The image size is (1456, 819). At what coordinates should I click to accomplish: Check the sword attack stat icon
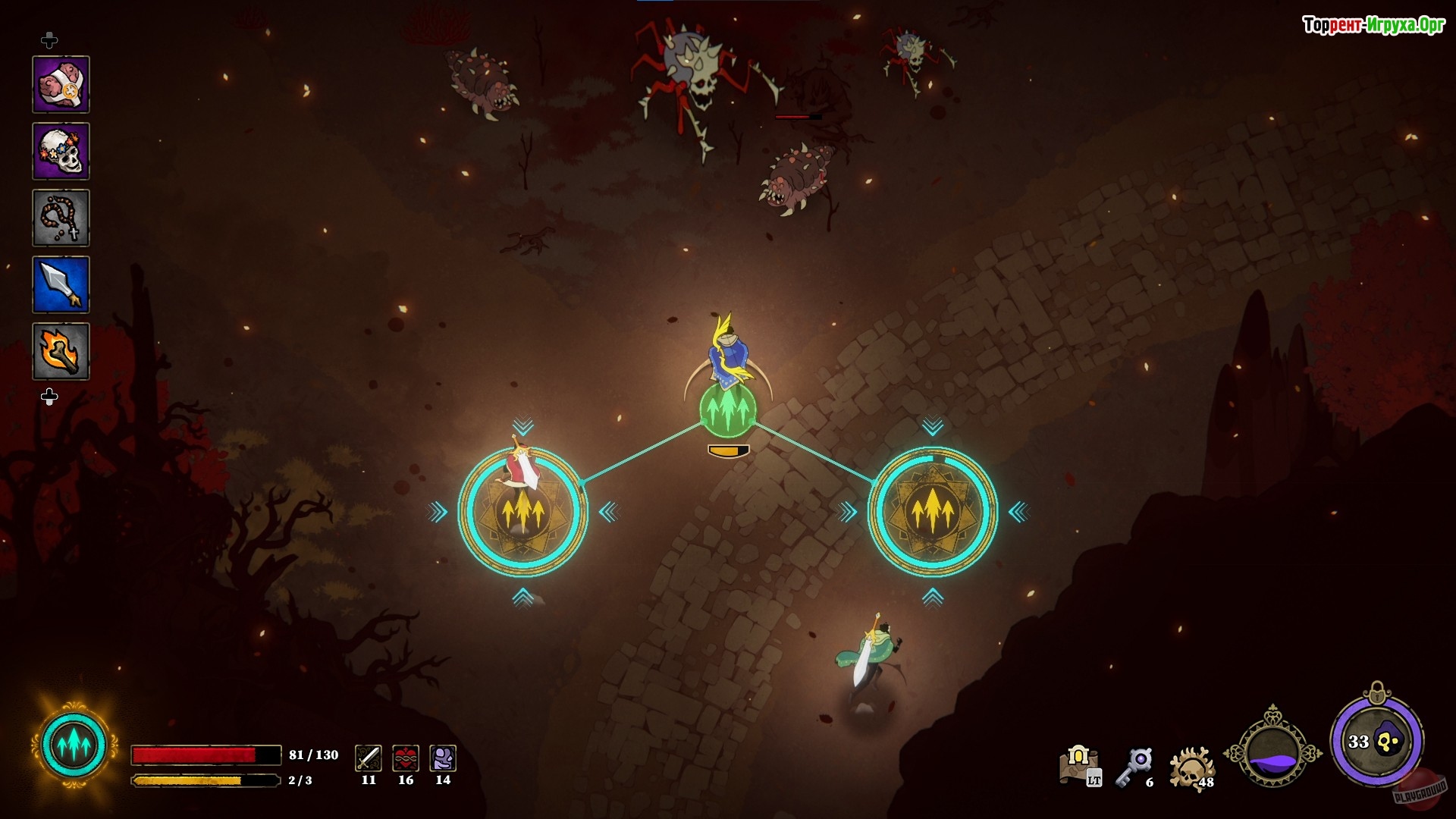(x=369, y=758)
